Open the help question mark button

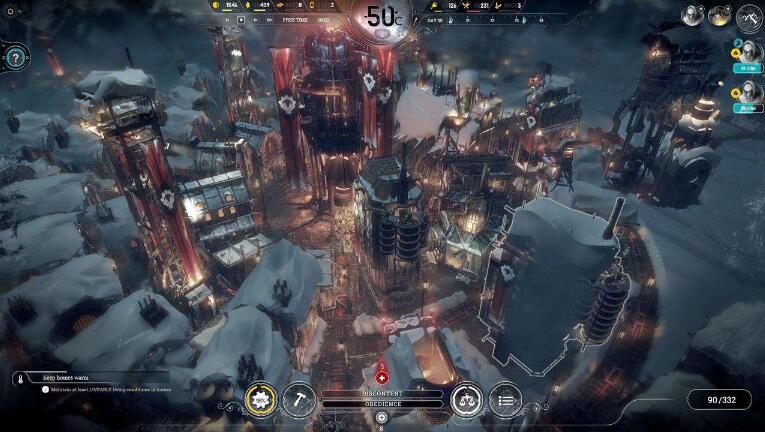click(15, 57)
